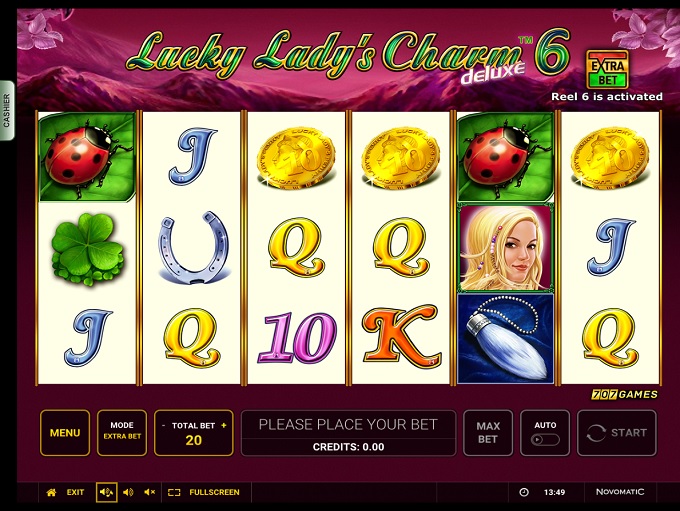The height and width of the screenshot is (511, 680).
Task: Choose the medium volume speaker icon
Action: point(127,492)
